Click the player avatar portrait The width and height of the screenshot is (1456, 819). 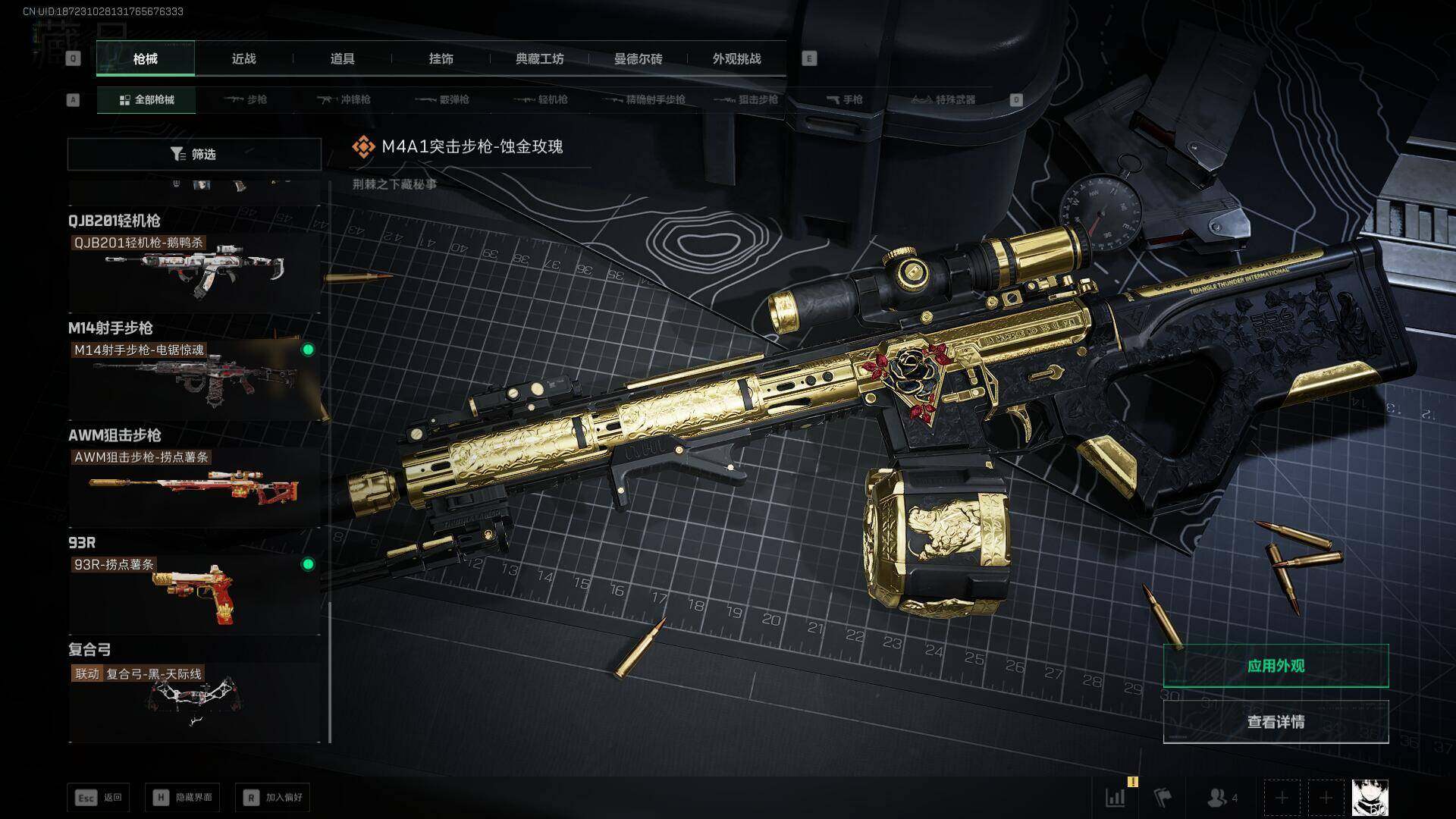pyautogui.click(x=1370, y=798)
